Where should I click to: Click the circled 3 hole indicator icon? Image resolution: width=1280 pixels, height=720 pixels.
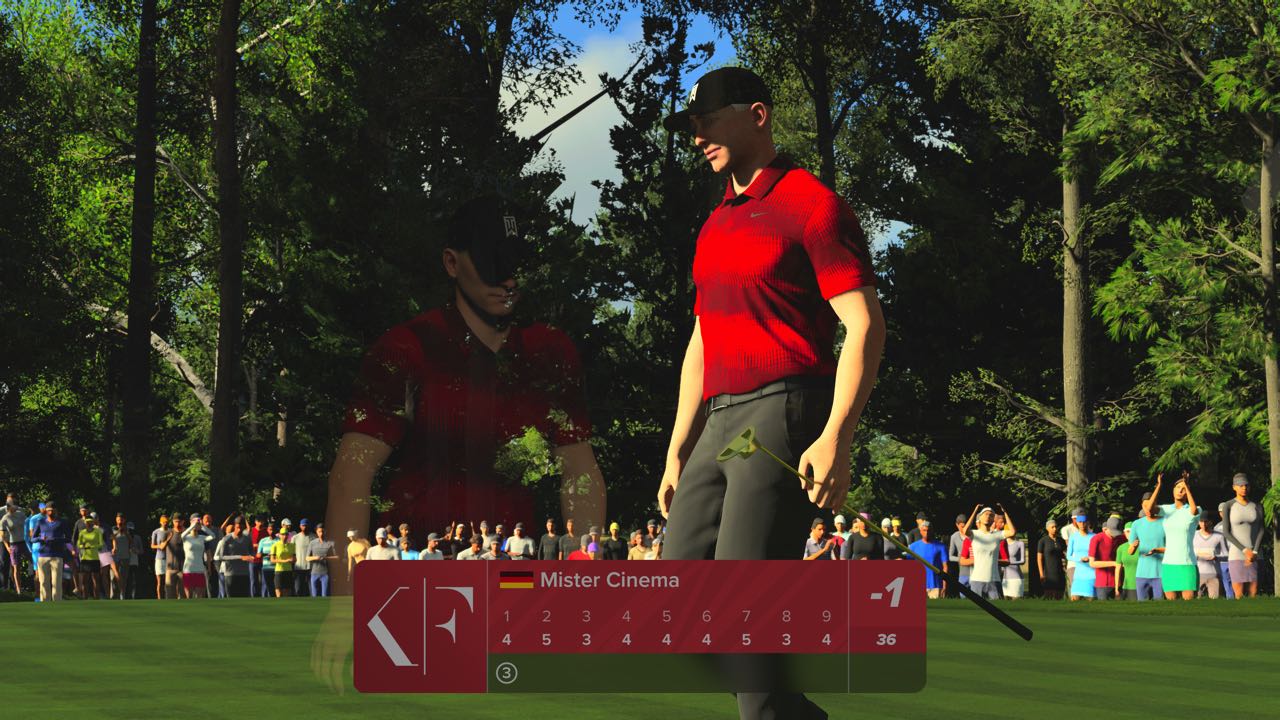tap(506, 671)
